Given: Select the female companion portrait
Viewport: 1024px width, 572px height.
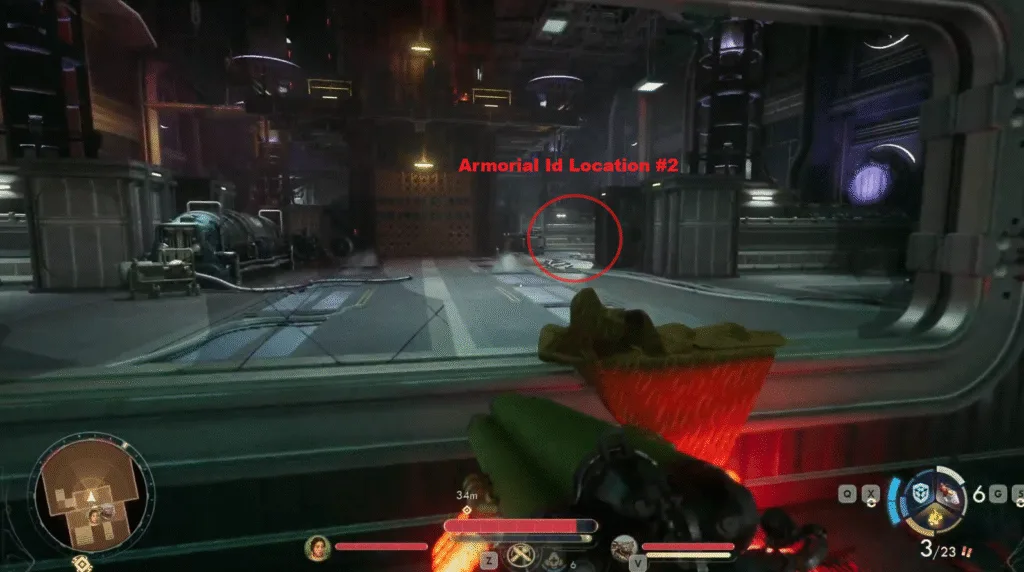Looking at the screenshot, I should (x=318, y=547).
